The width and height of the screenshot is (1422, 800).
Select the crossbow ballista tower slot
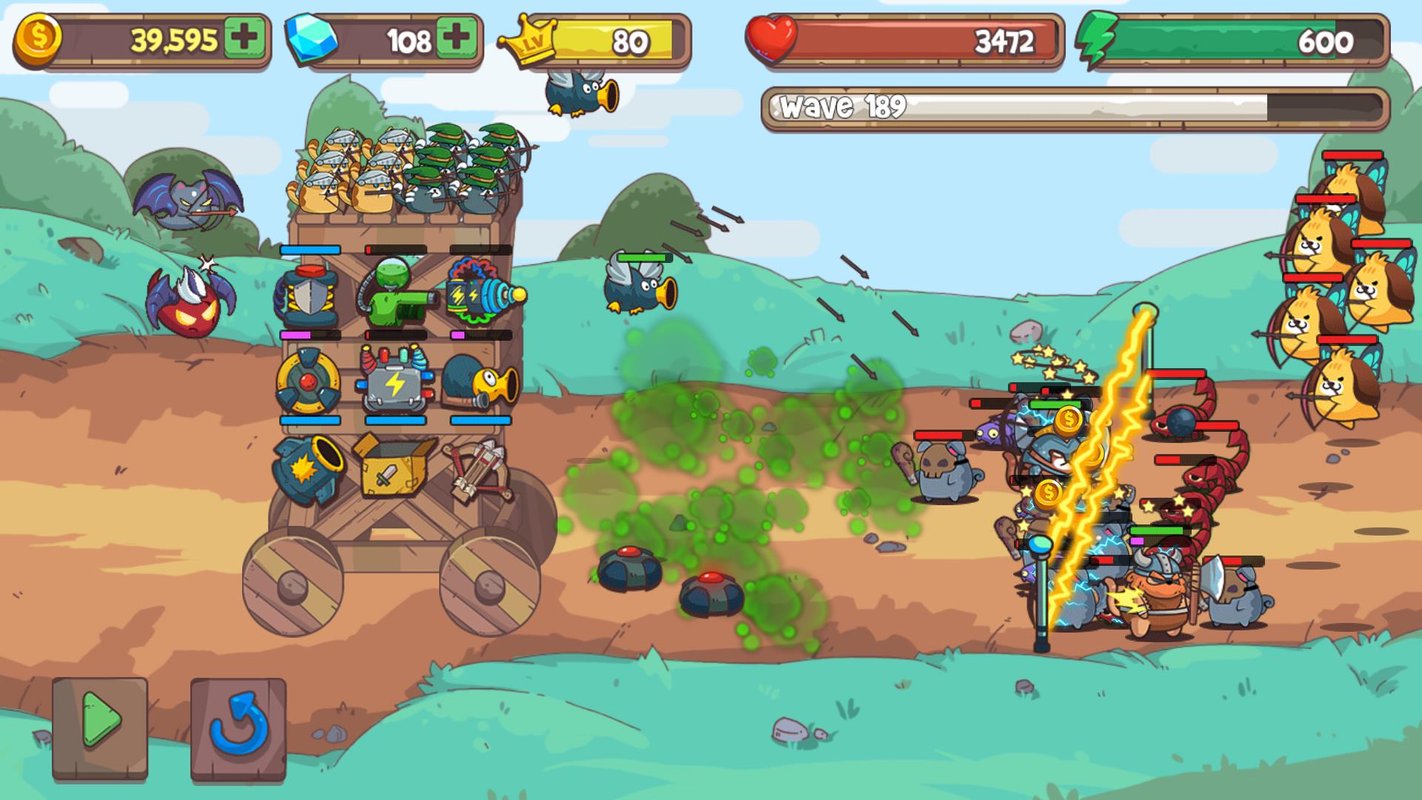(x=479, y=468)
